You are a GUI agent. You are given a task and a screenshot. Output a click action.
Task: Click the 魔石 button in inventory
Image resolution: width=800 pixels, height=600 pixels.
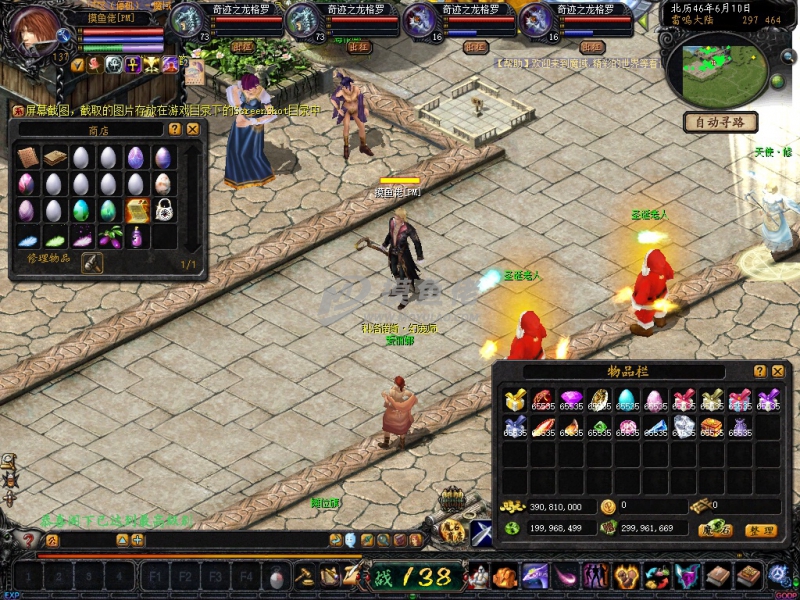714,529
